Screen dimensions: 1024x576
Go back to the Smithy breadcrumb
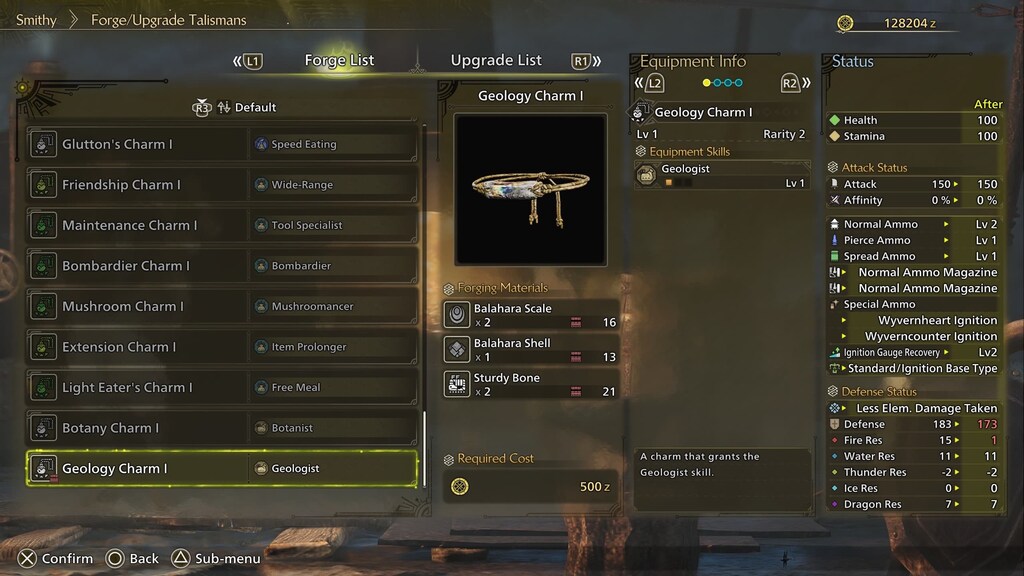36,20
